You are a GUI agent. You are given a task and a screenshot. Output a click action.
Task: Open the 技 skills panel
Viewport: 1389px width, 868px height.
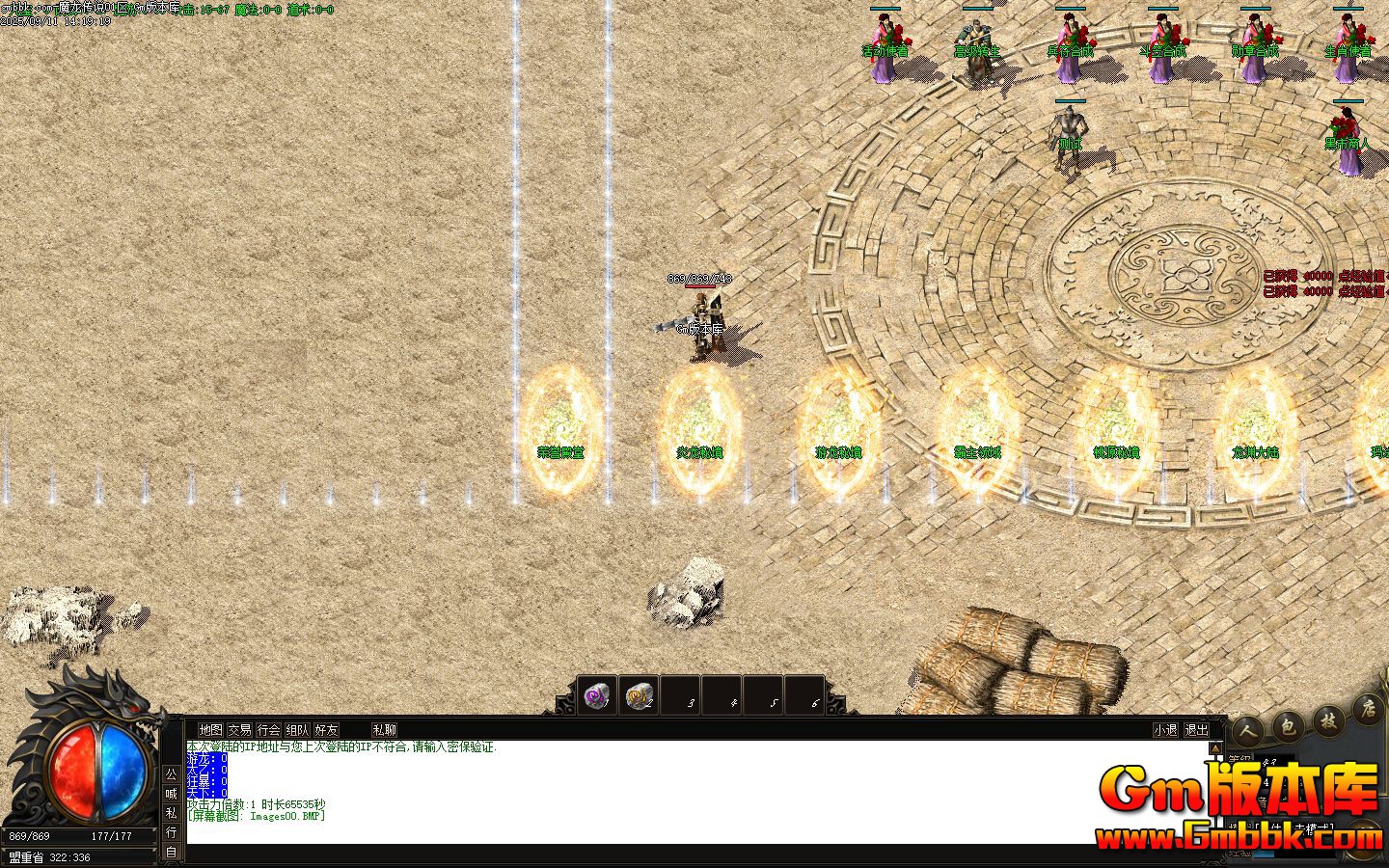(1328, 720)
